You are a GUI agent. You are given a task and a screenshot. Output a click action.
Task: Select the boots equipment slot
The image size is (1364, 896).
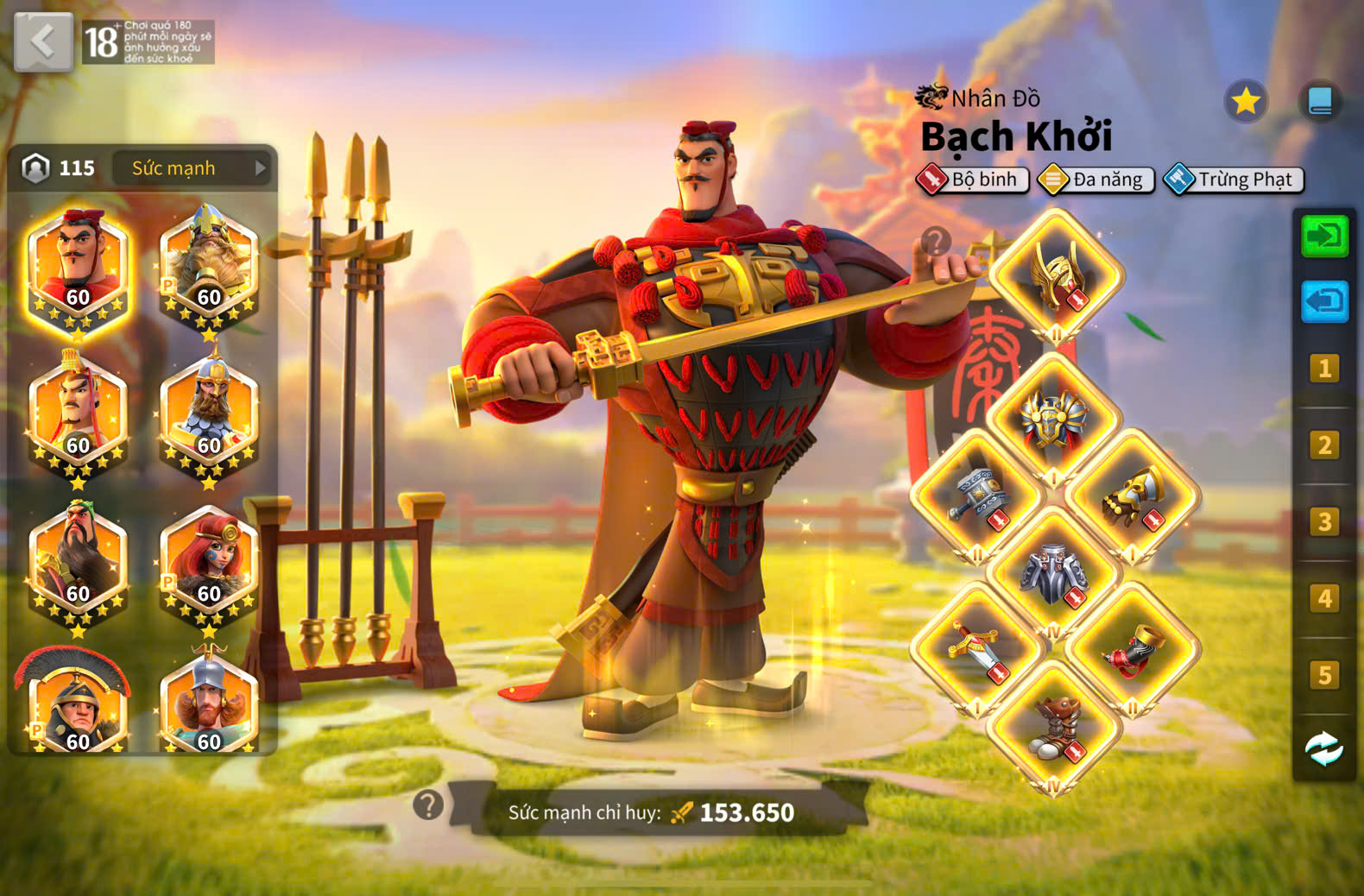1055,727
